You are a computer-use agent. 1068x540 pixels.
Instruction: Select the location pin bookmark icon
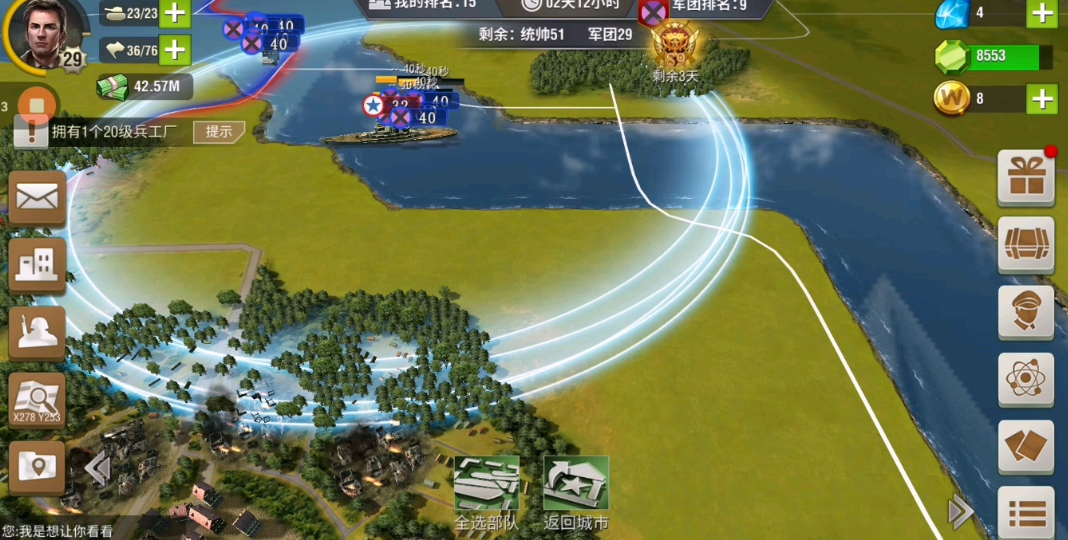pyautogui.click(x=38, y=467)
